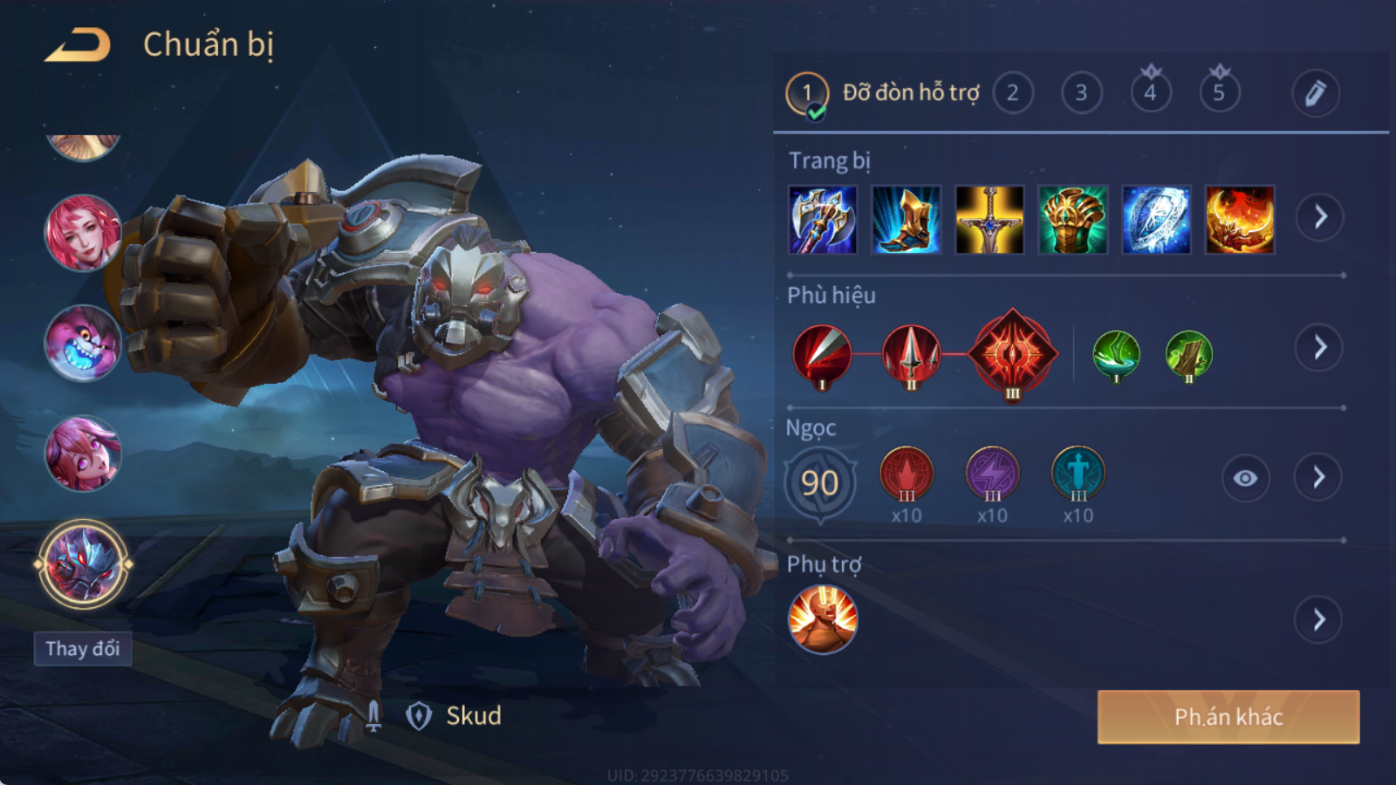
Task: Choose the purple grinning monster hero portrait
Action: [x=83, y=343]
